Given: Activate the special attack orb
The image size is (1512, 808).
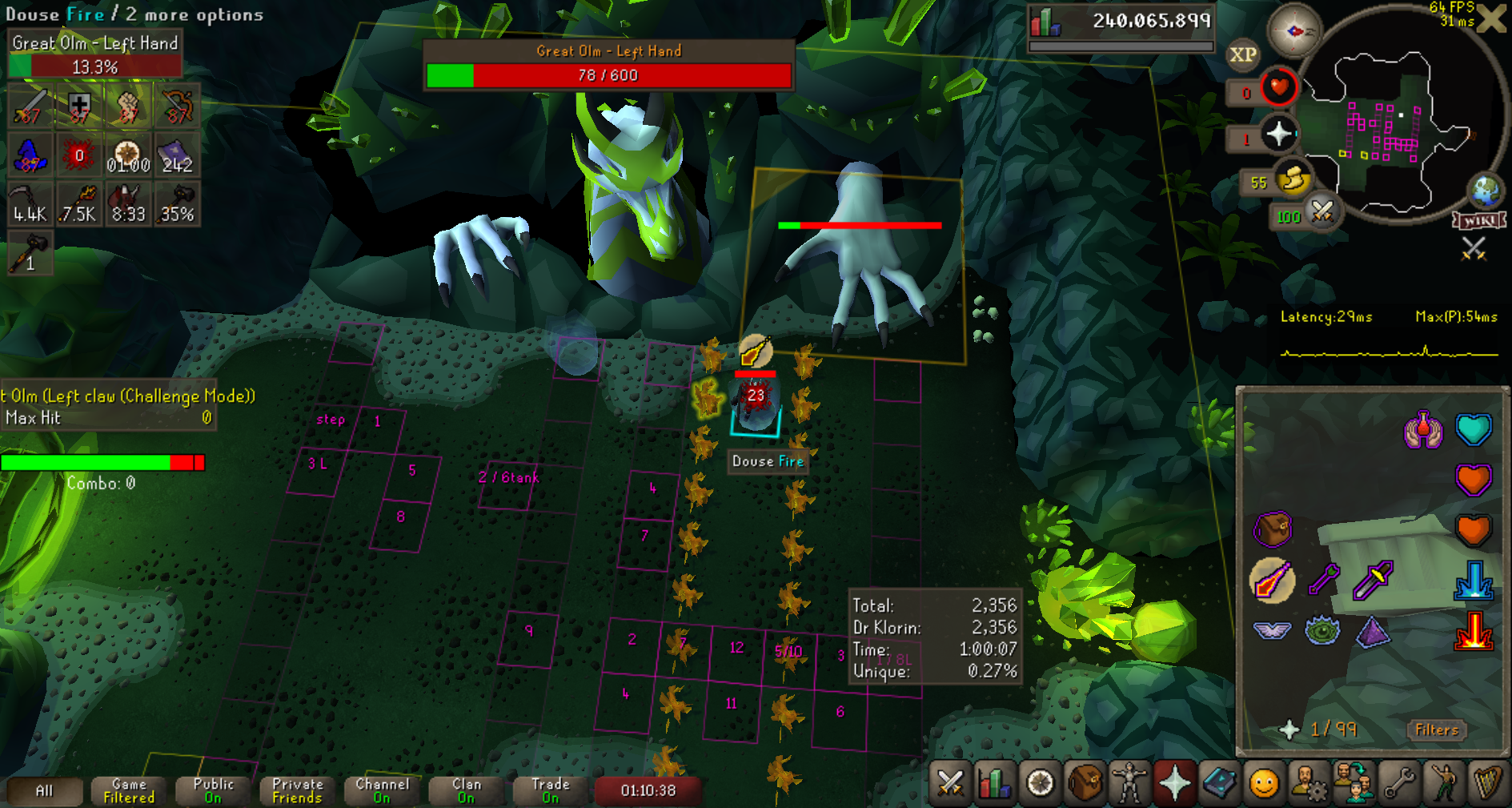Looking at the screenshot, I should click(x=1322, y=213).
